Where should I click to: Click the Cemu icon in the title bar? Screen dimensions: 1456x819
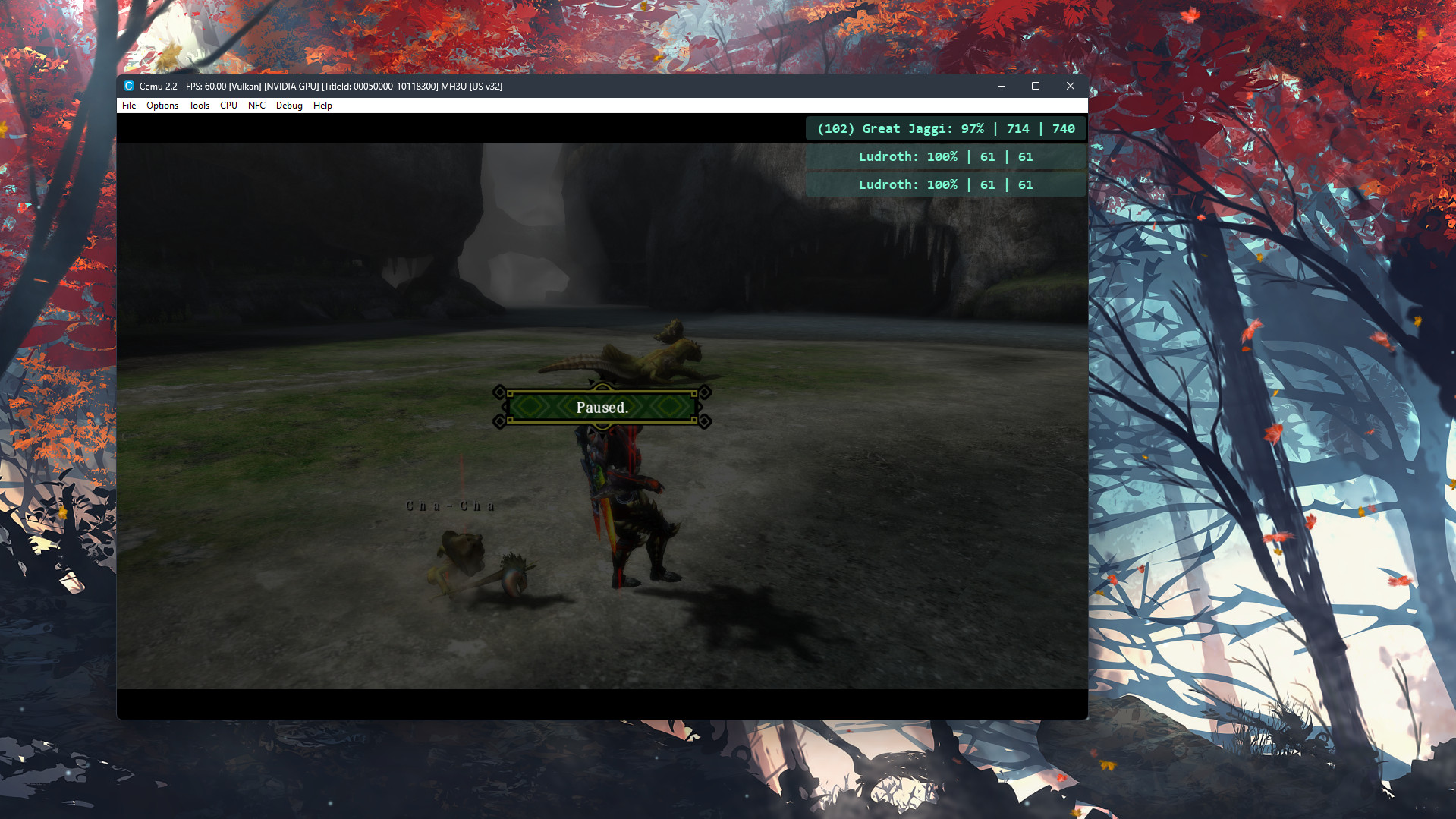pyautogui.click(x=127, y=86)
